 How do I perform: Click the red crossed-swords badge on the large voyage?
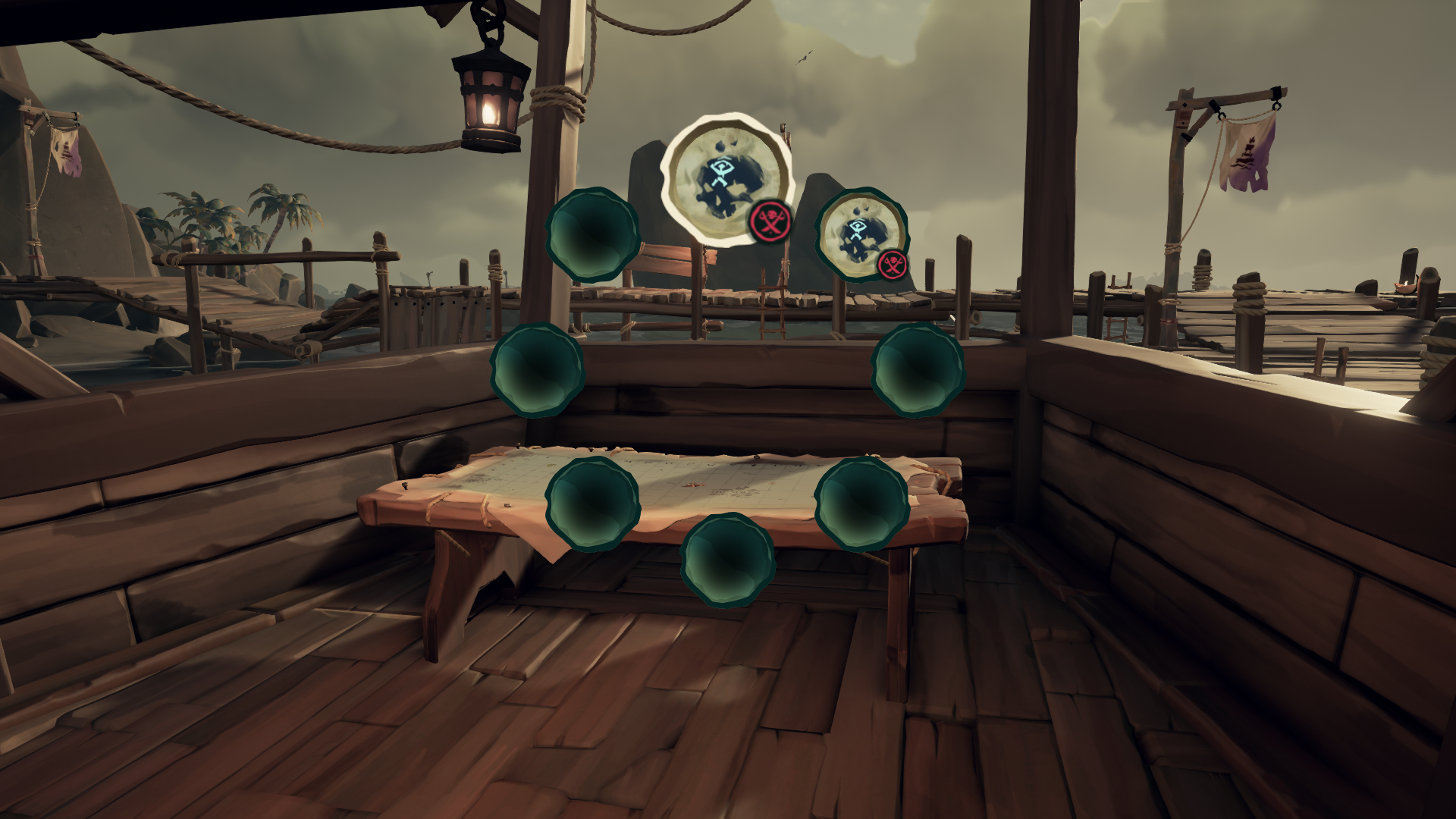click(x=768, y=222)
